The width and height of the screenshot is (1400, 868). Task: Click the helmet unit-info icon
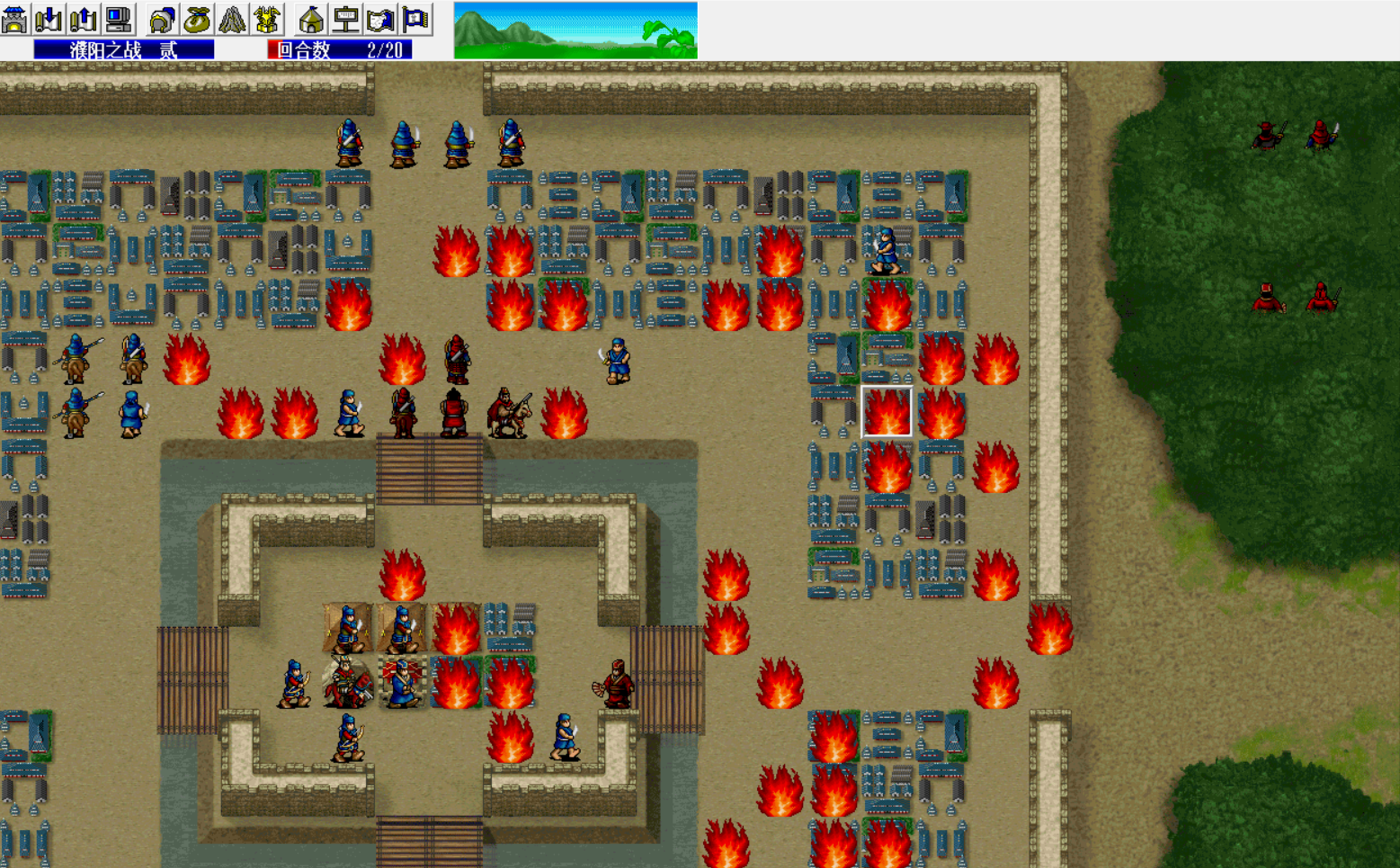pos(162,18)
